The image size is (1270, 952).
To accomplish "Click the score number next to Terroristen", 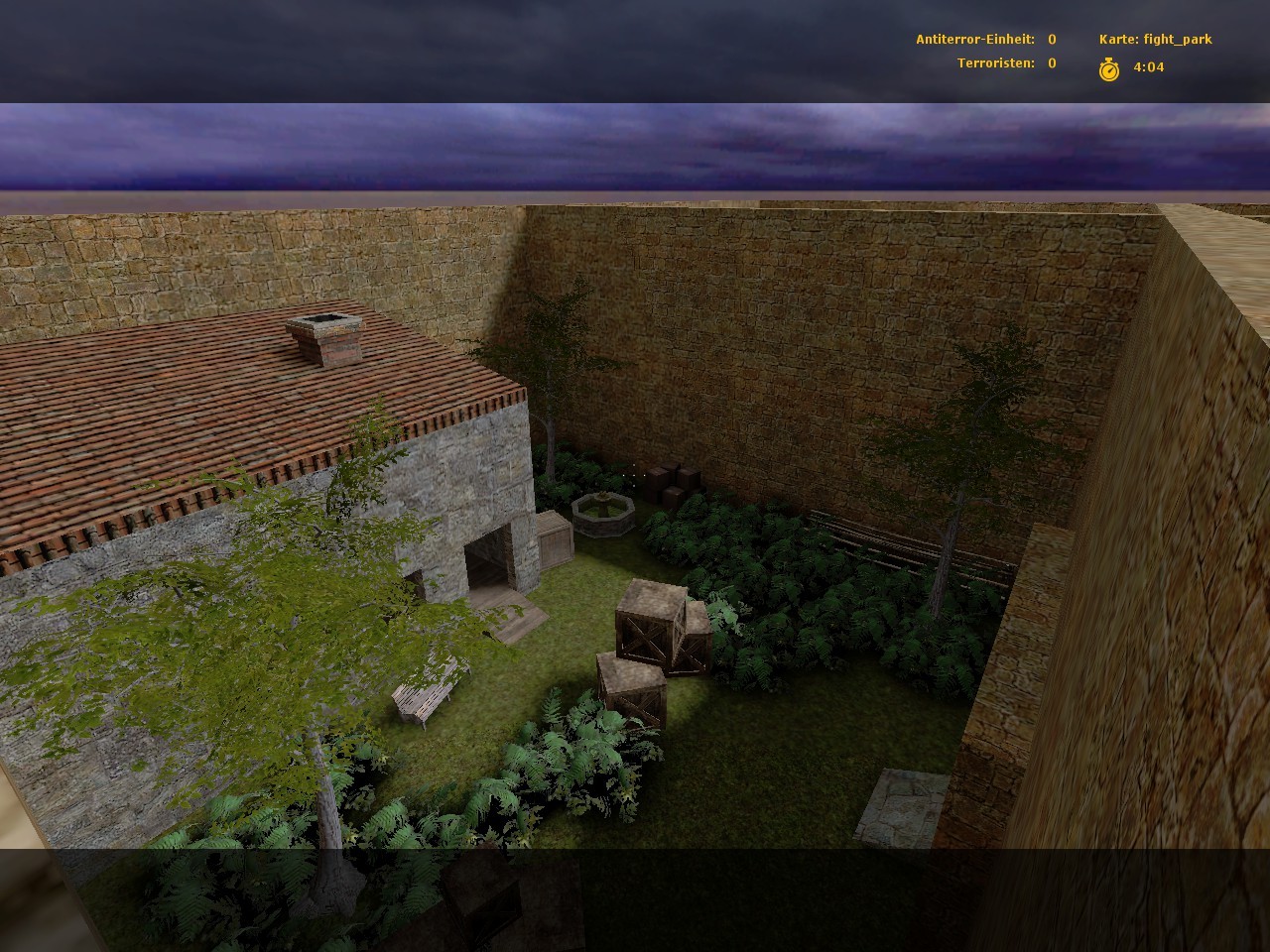I will (x=1050, y=64).
